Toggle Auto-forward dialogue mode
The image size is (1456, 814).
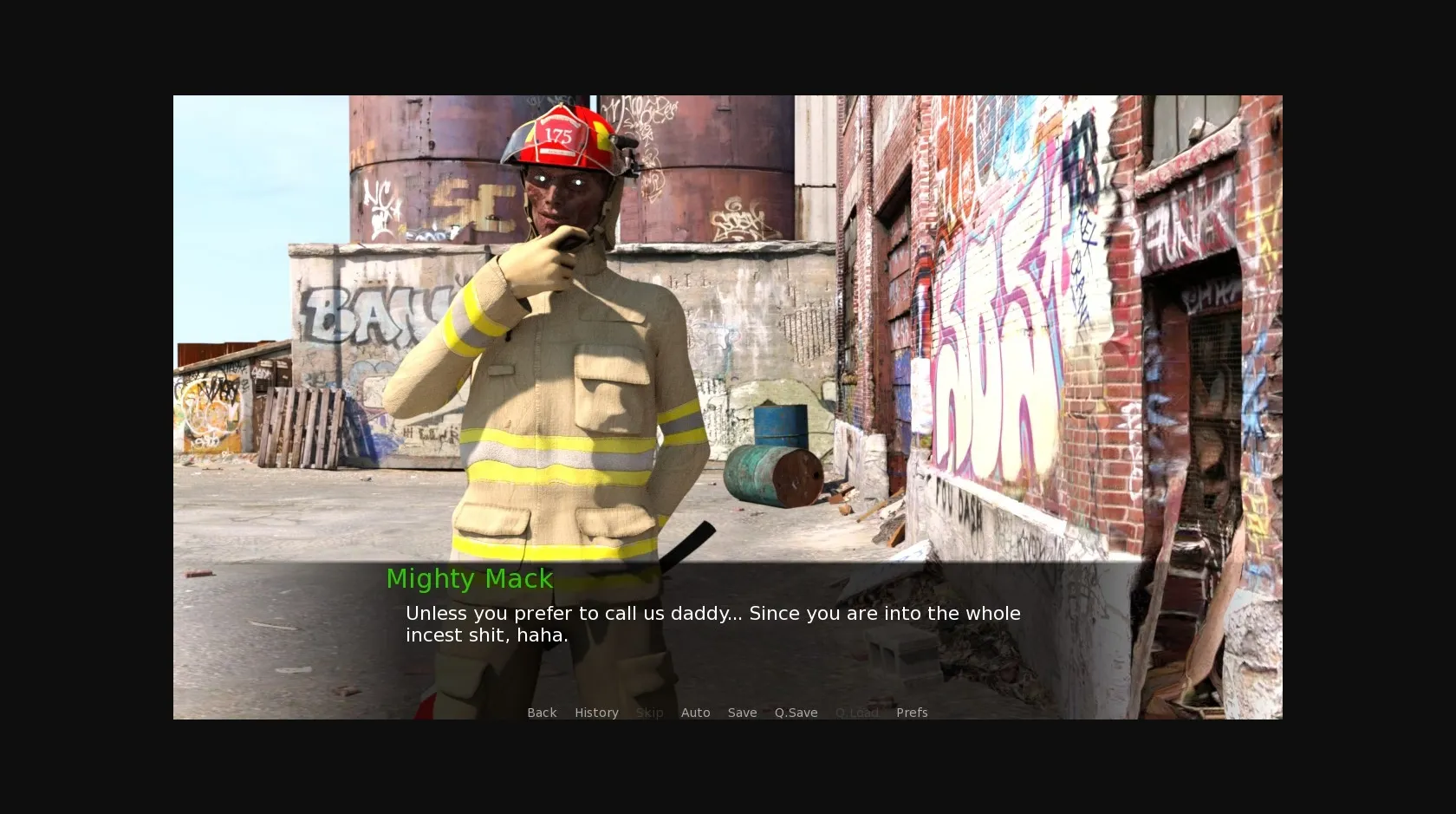point(696,712)
